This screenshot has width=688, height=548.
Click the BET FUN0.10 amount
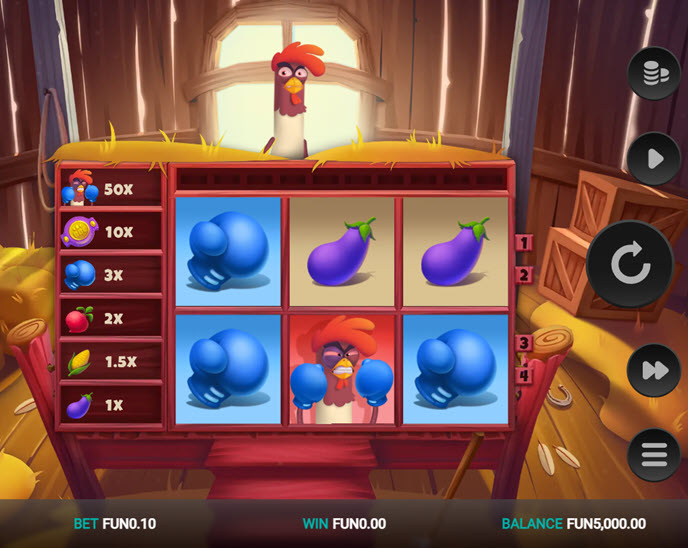click(115, 523)
